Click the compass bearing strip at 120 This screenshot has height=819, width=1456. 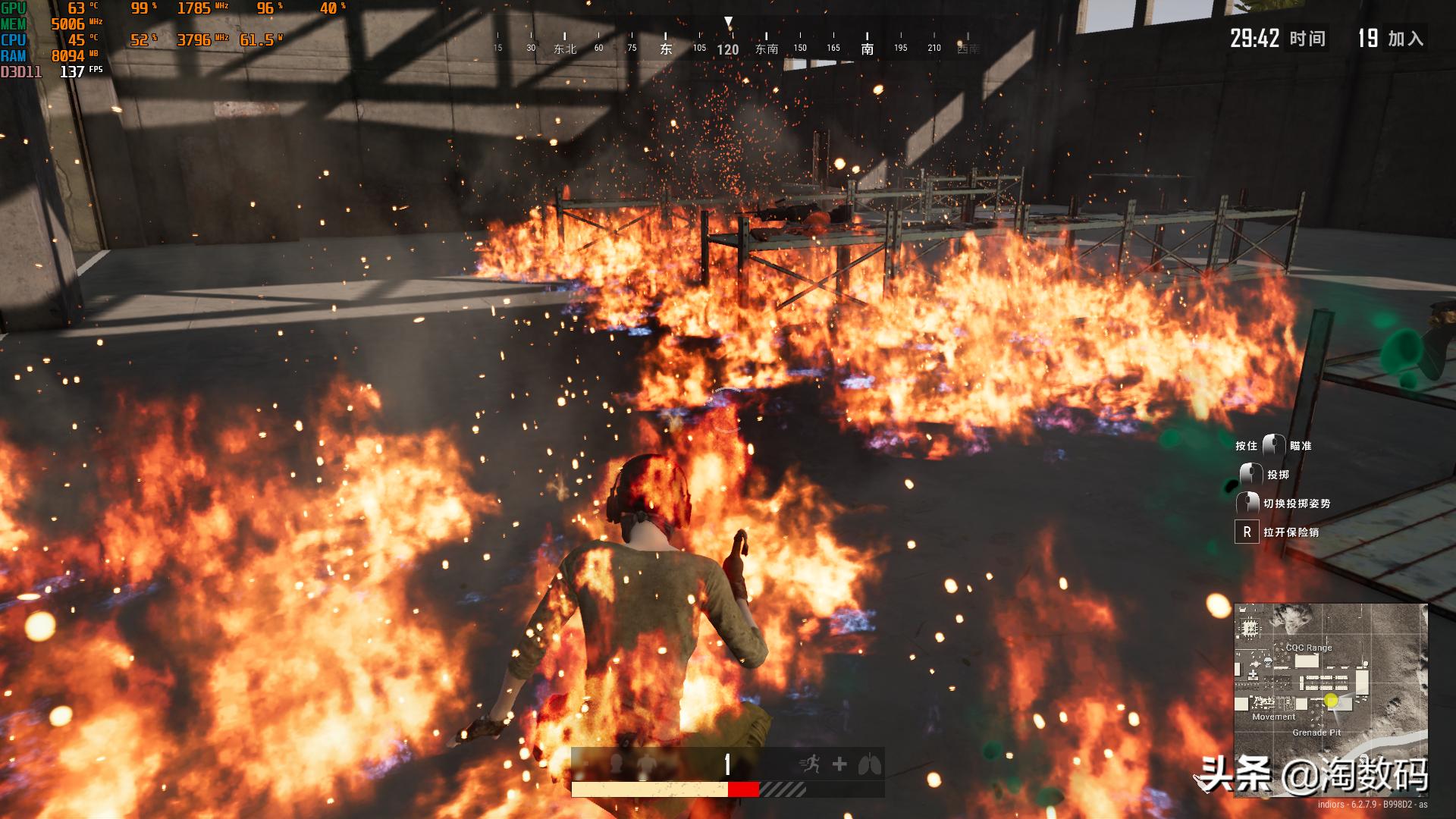tap(727, 50)
